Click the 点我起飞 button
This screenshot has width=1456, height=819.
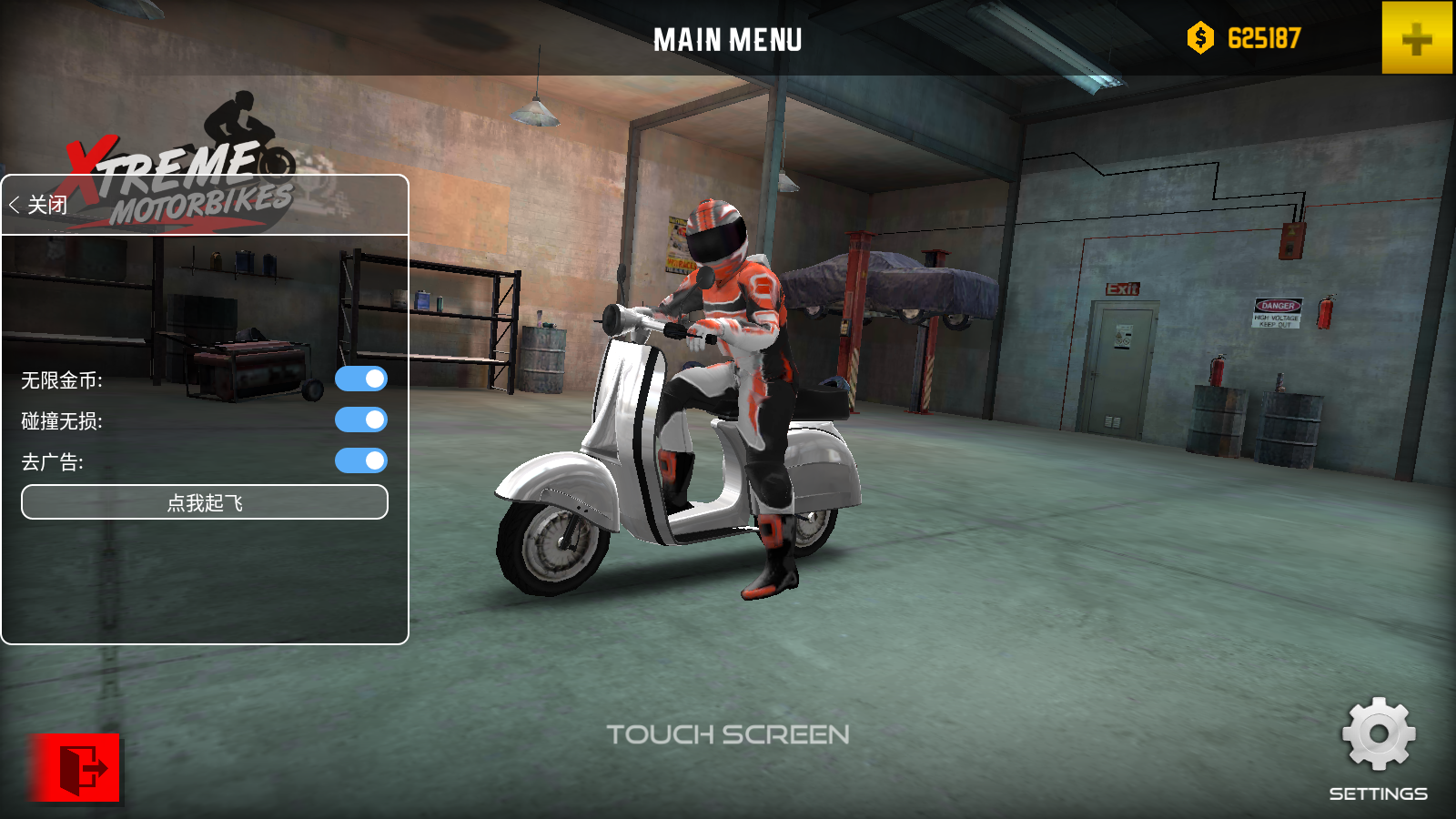pyautogui.click(x=205, y=502)
